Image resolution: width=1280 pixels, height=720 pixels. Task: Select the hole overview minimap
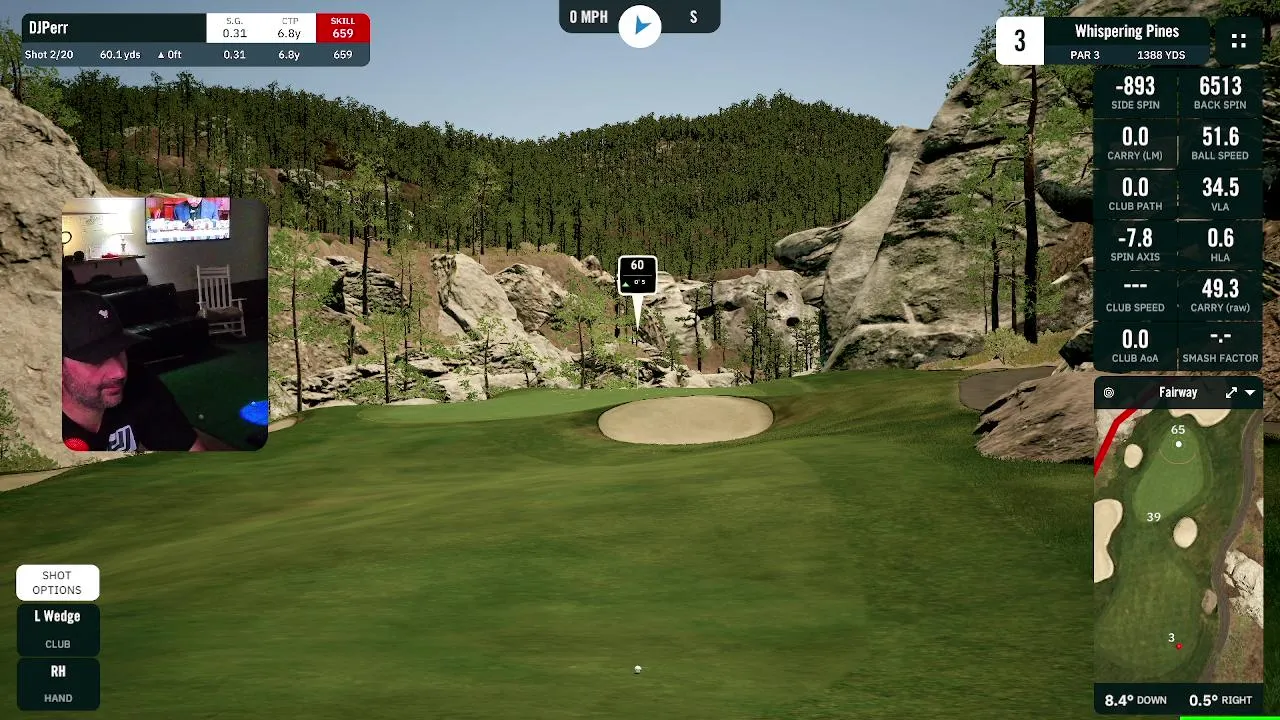(x=1178, y=545)
